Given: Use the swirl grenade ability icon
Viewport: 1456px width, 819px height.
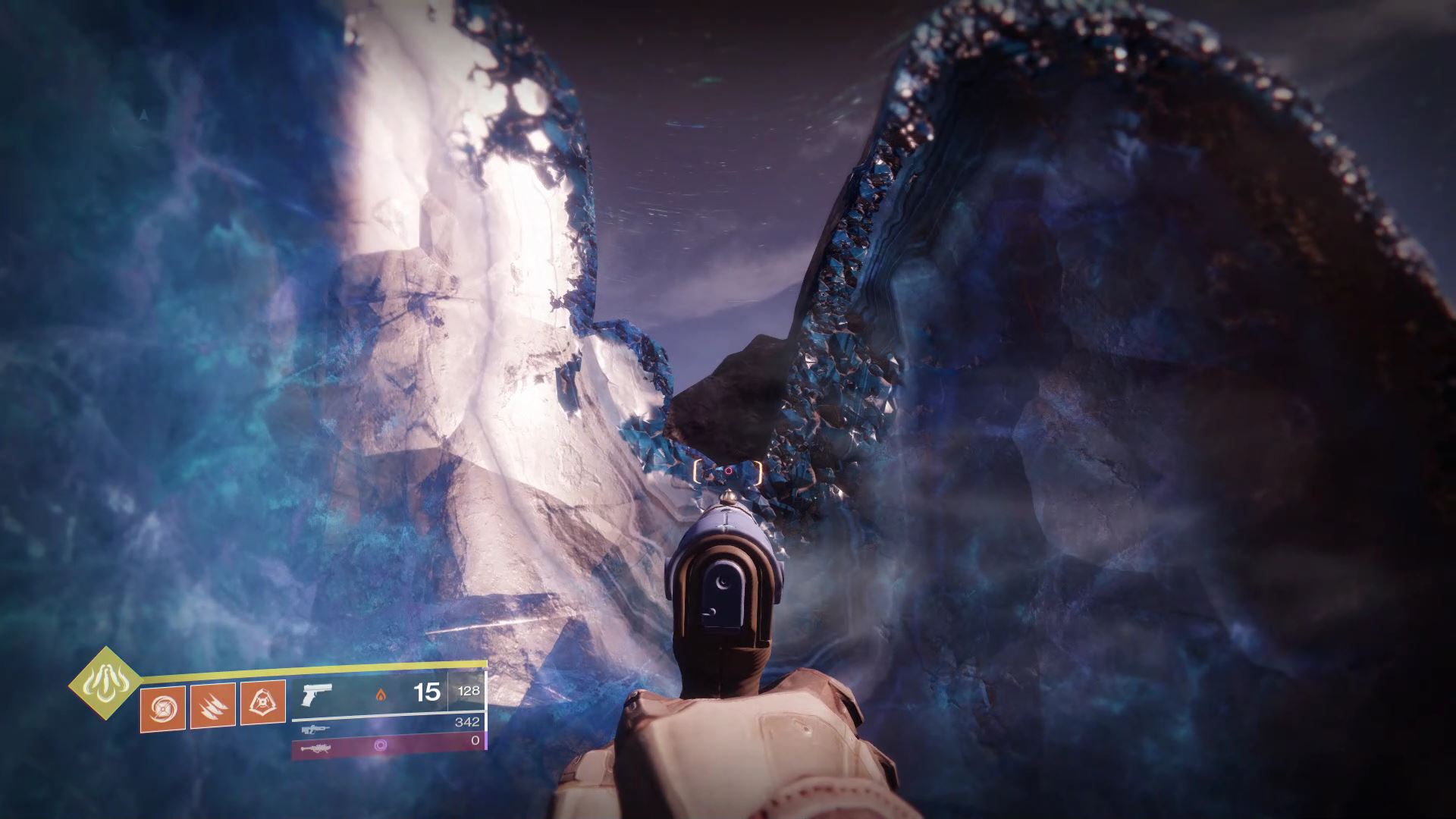Looking at the screenshot, I should pyautogui.click(x=163, y=706).
